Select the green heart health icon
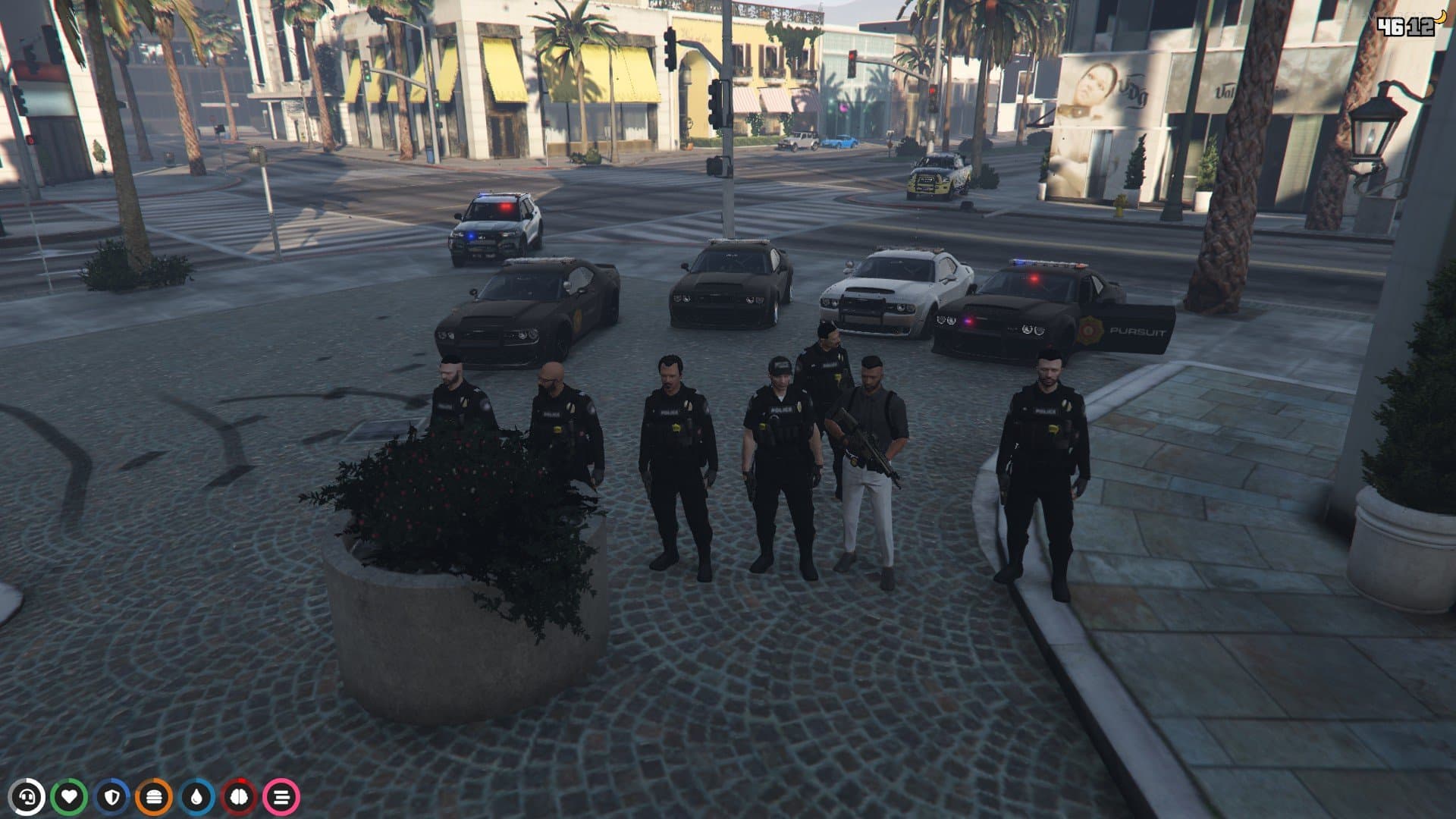This screenshot has height=819, width=1456. (70, 797)
